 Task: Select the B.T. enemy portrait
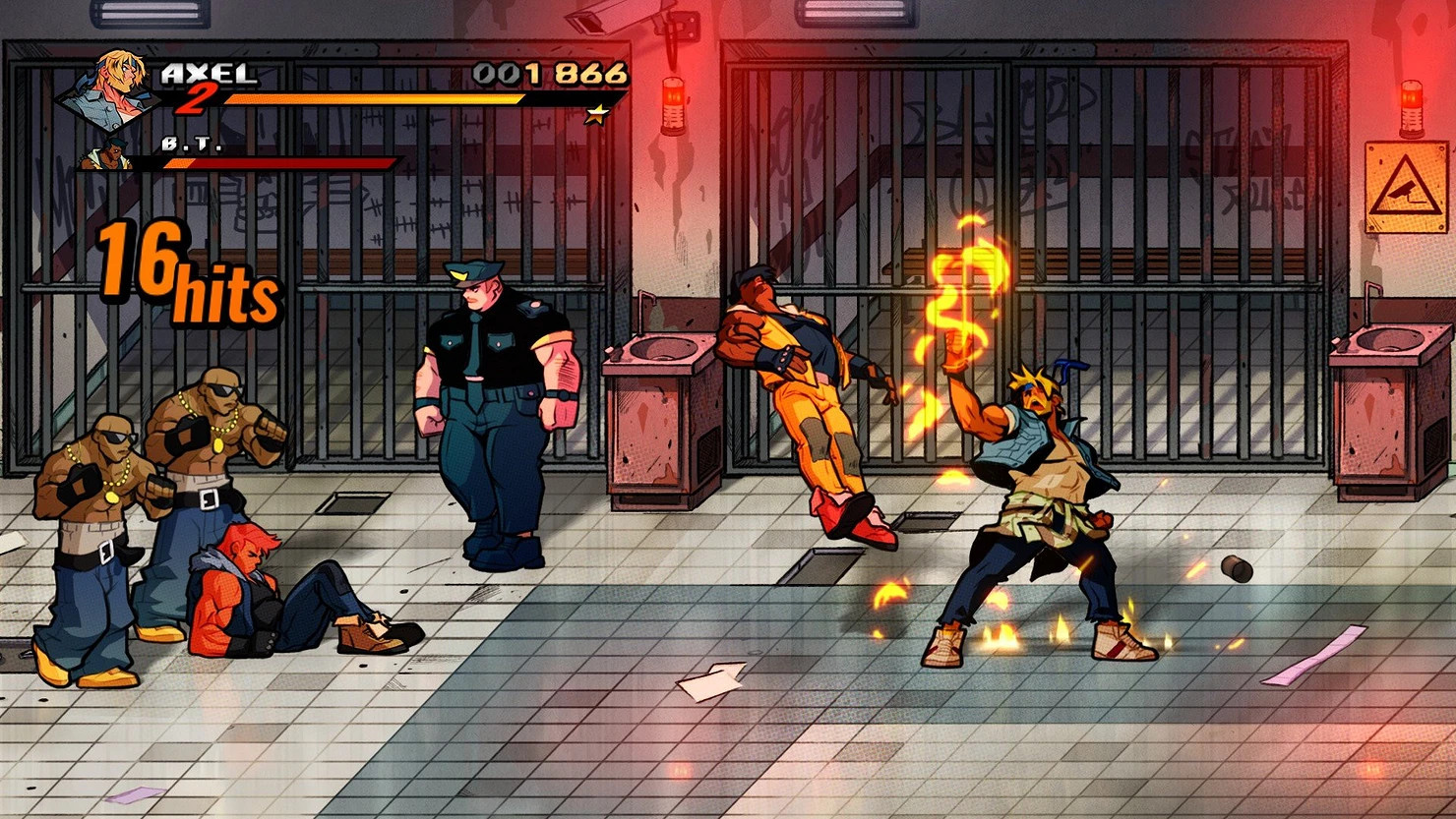[109, 155]
